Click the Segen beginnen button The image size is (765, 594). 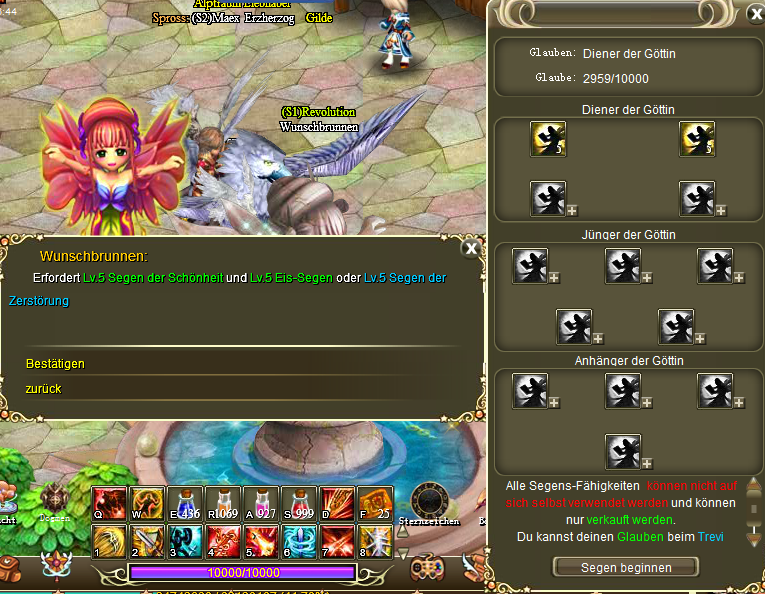coord(626,567)
